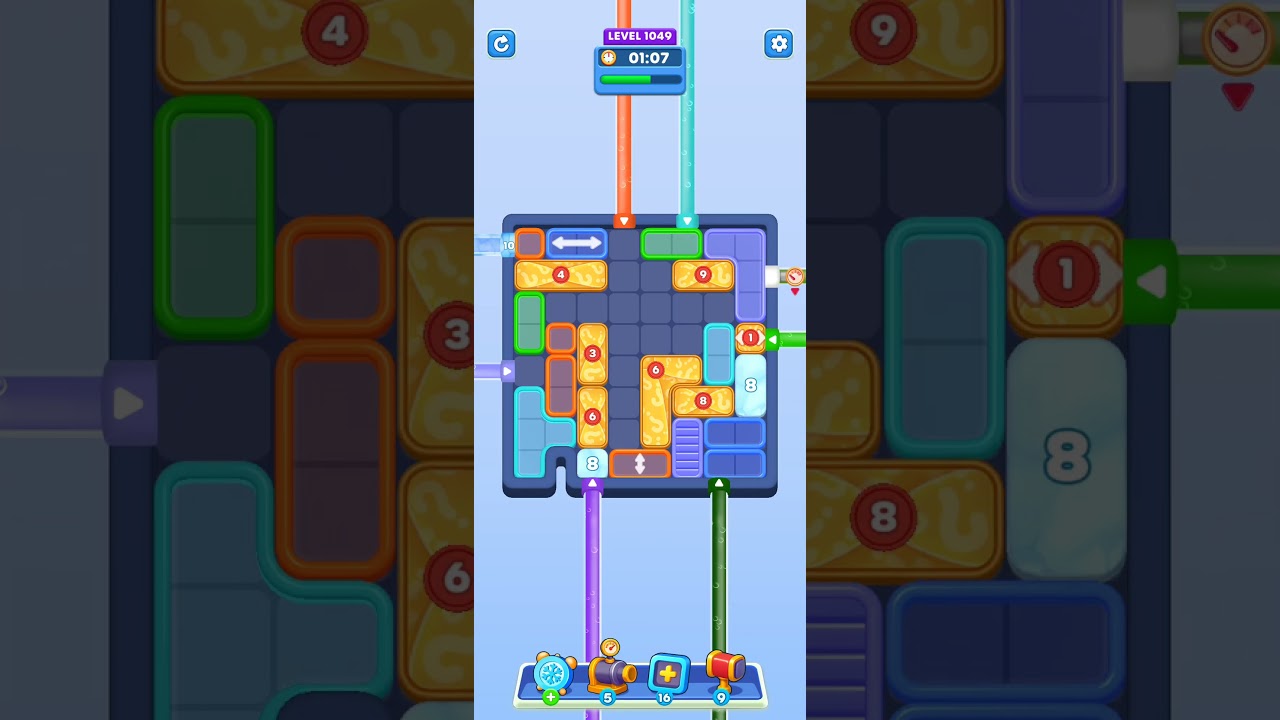
Task: Tap the LEVEL 1049 banner
Action: (x=640, y=36)
